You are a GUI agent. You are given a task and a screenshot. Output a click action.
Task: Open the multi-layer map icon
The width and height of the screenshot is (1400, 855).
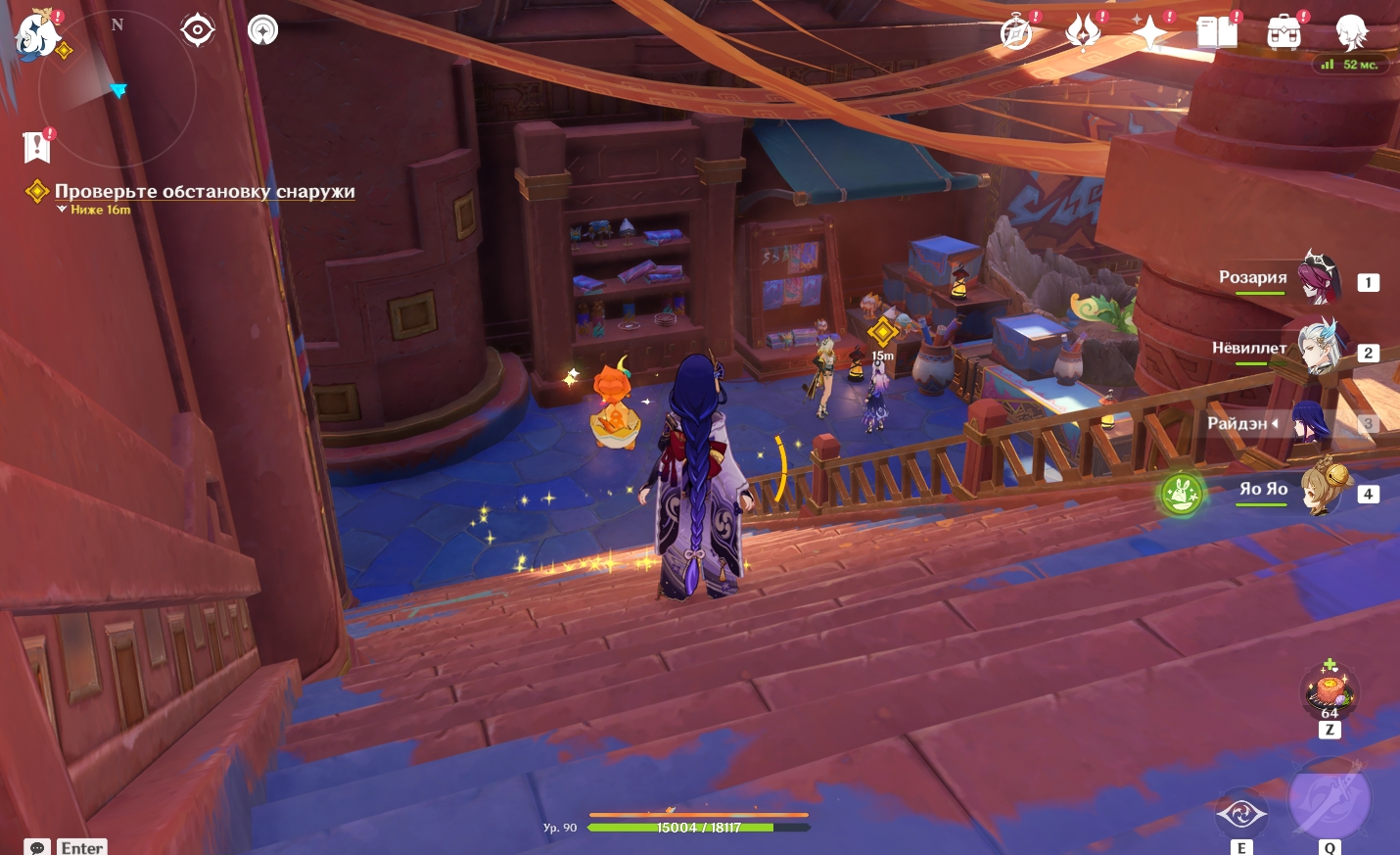tap(262, 30)
